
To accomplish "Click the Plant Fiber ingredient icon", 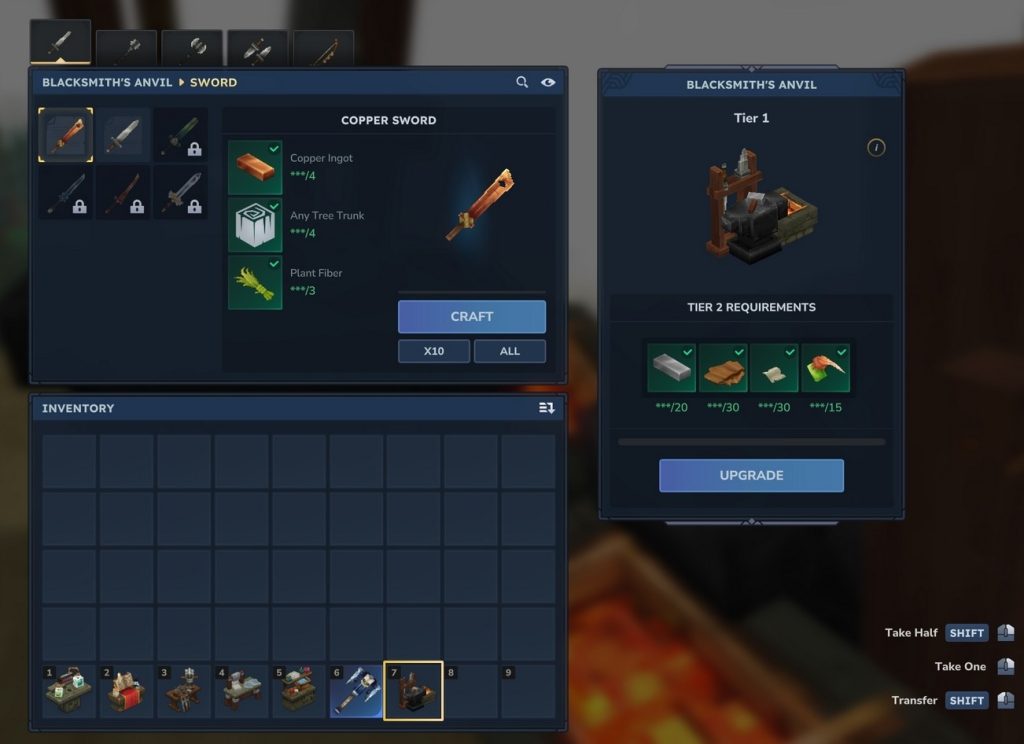I will [255, 282].
